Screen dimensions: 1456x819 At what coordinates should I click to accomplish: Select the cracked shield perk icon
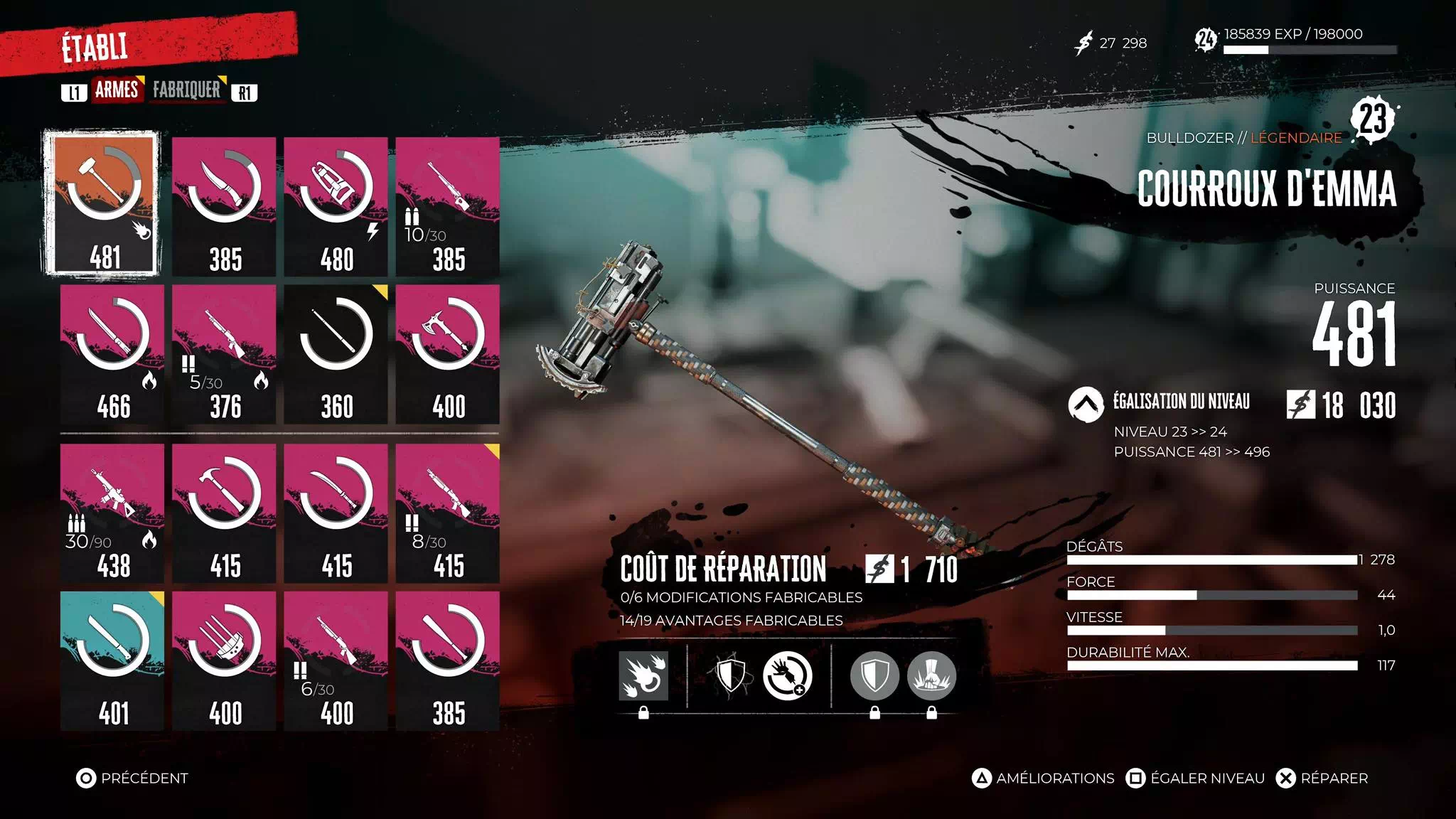point(730,675)
